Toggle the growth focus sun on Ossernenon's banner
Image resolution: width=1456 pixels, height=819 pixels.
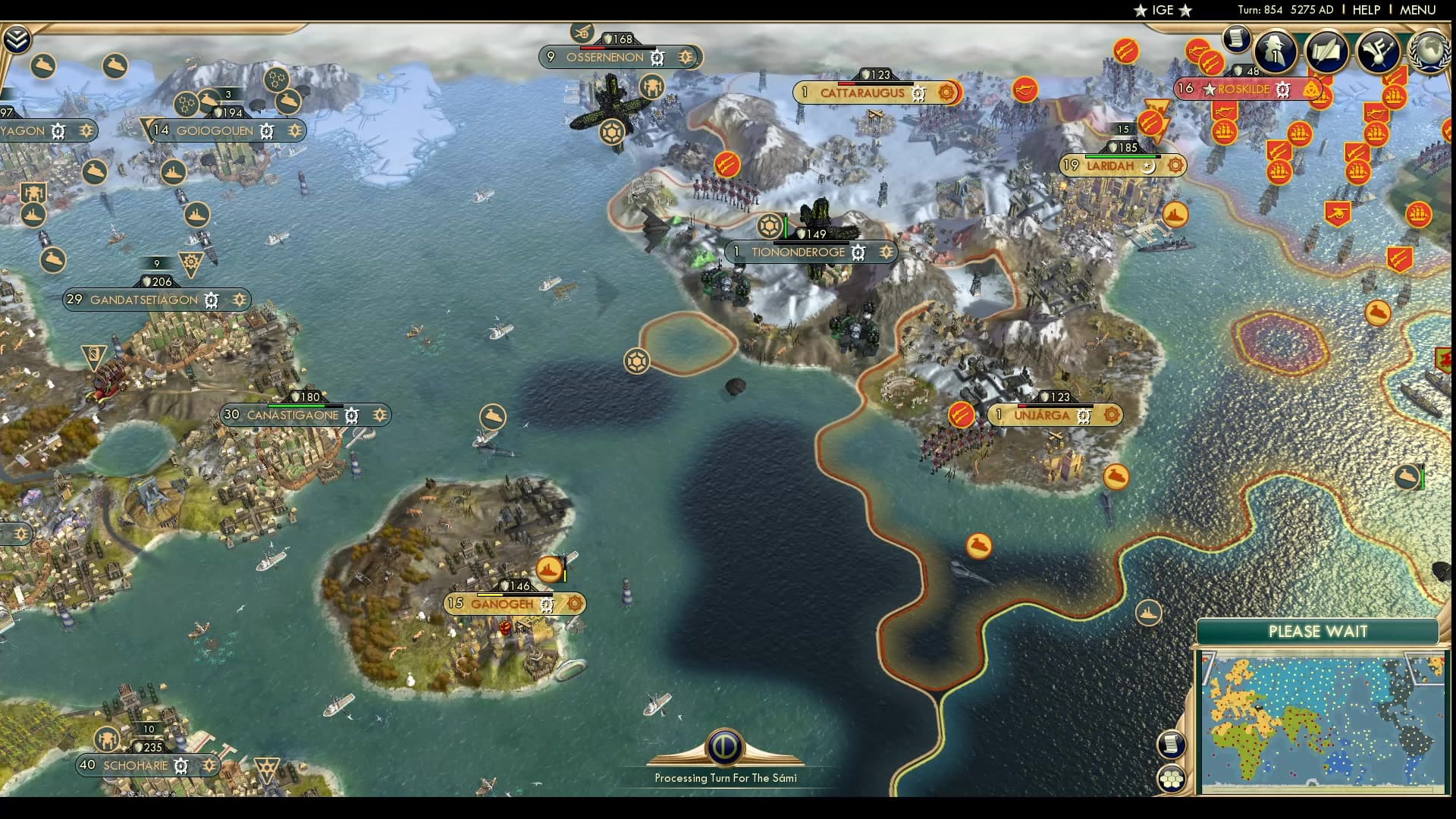(685, 56)
